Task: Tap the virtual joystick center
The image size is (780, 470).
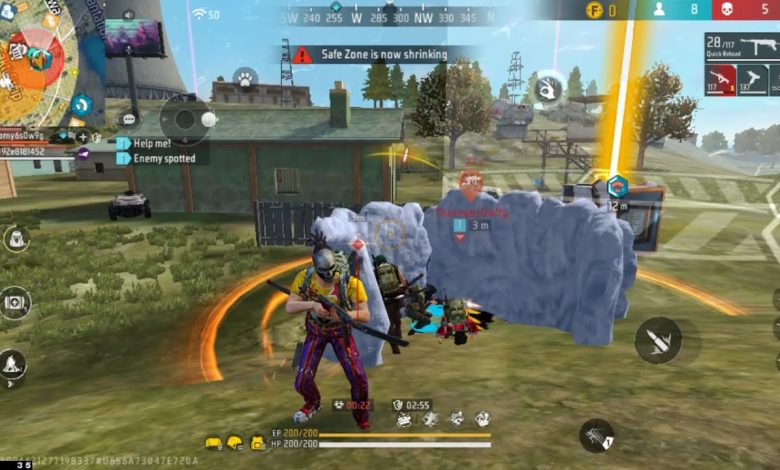Action: [185, 119]
